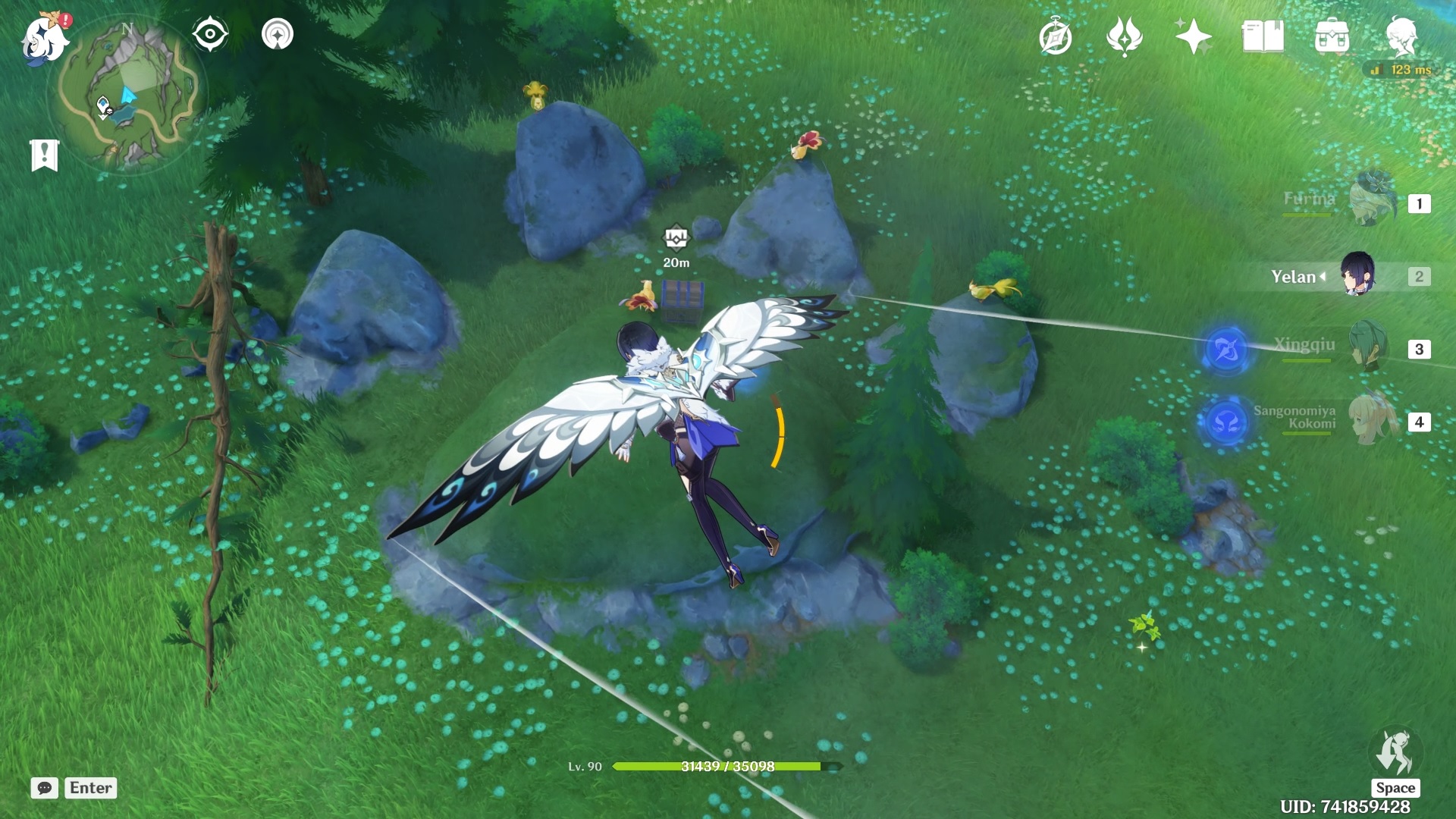Screen dimensions: 1456x819
Task: Open the compass adventure icon
Action: click(1055, 37)
